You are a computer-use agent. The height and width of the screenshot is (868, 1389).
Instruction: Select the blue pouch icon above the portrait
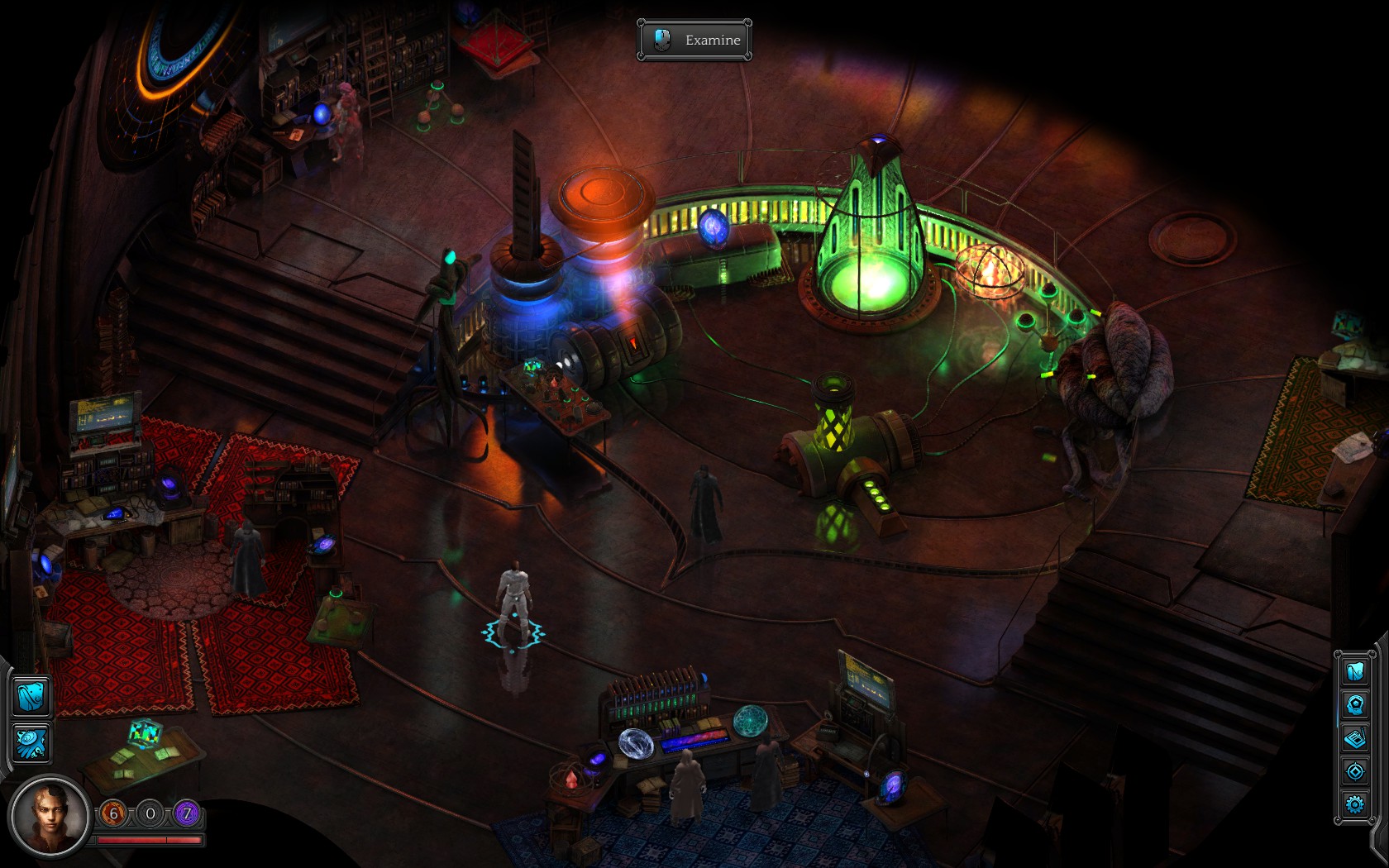click(x=31, y=695)
